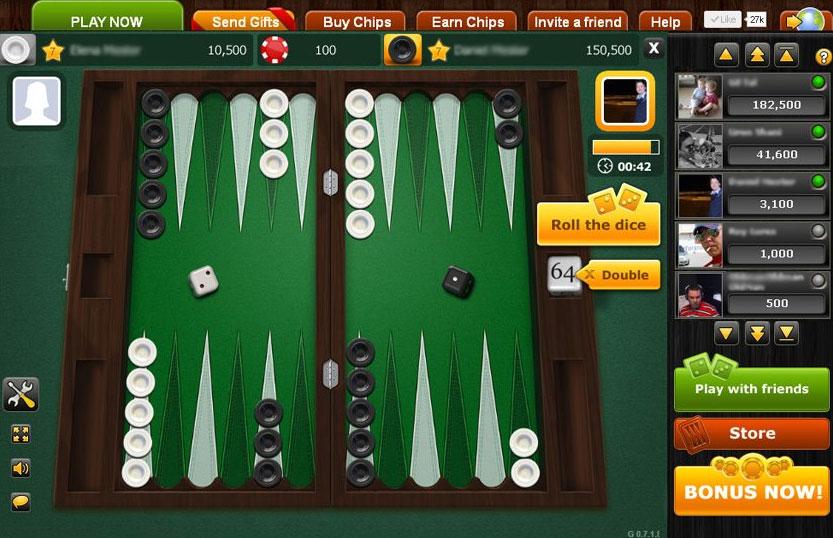Start a Play with friends game
833x538 pixels.
751,388
